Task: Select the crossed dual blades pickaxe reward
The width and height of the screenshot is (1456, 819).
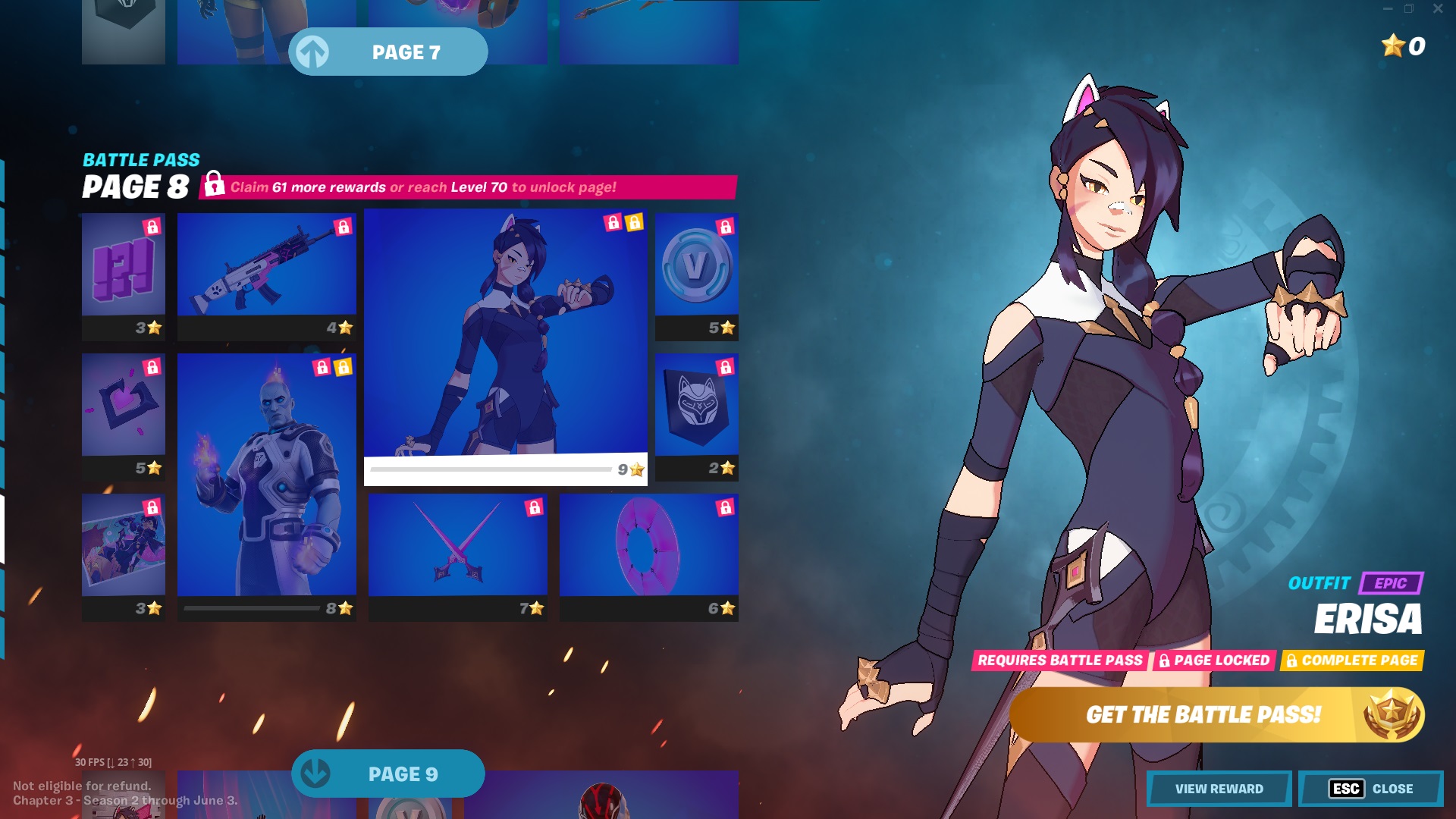Action: (x=458, y=550)
